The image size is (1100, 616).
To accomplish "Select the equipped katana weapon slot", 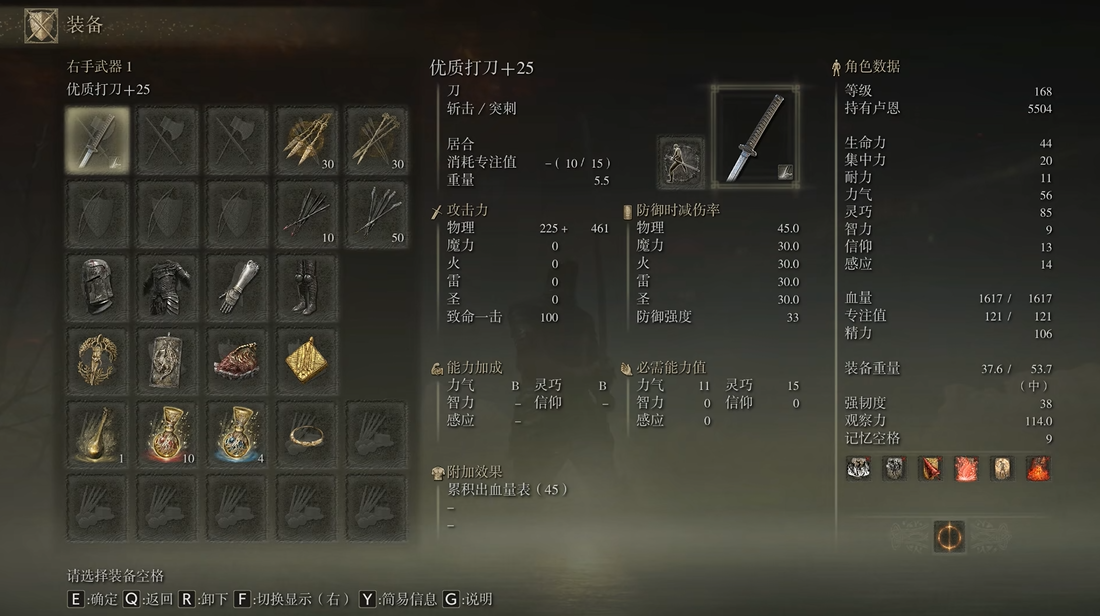I will (97, 138).
